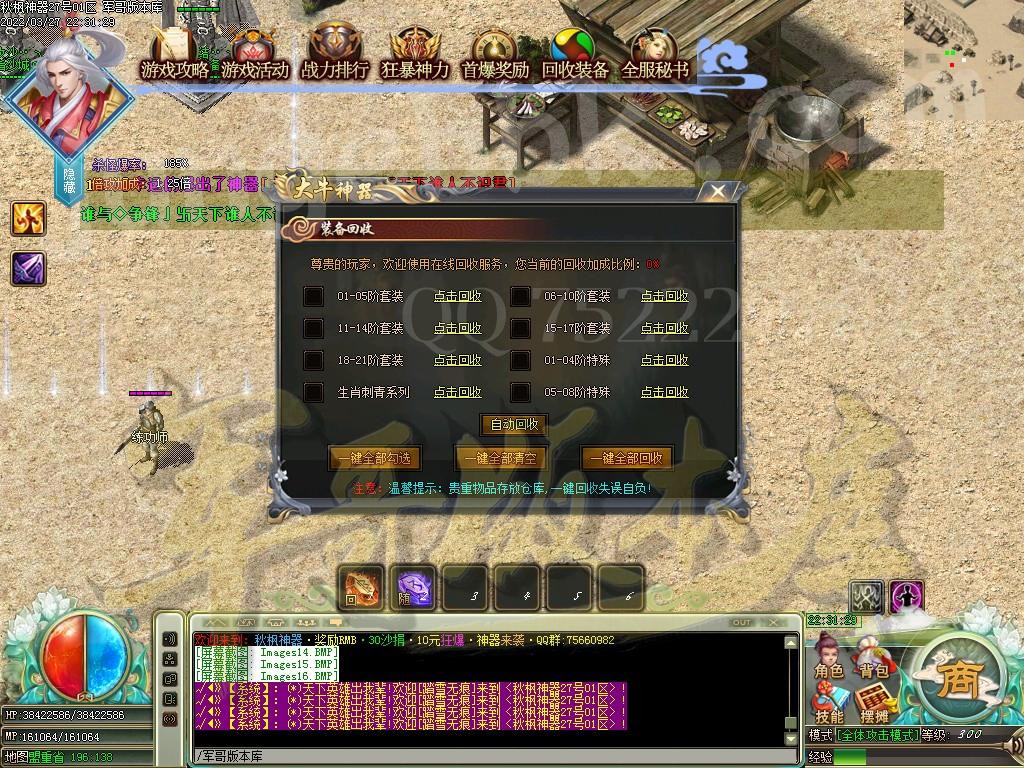
Task: Activate the 自动回收 button
Action: 514,424
